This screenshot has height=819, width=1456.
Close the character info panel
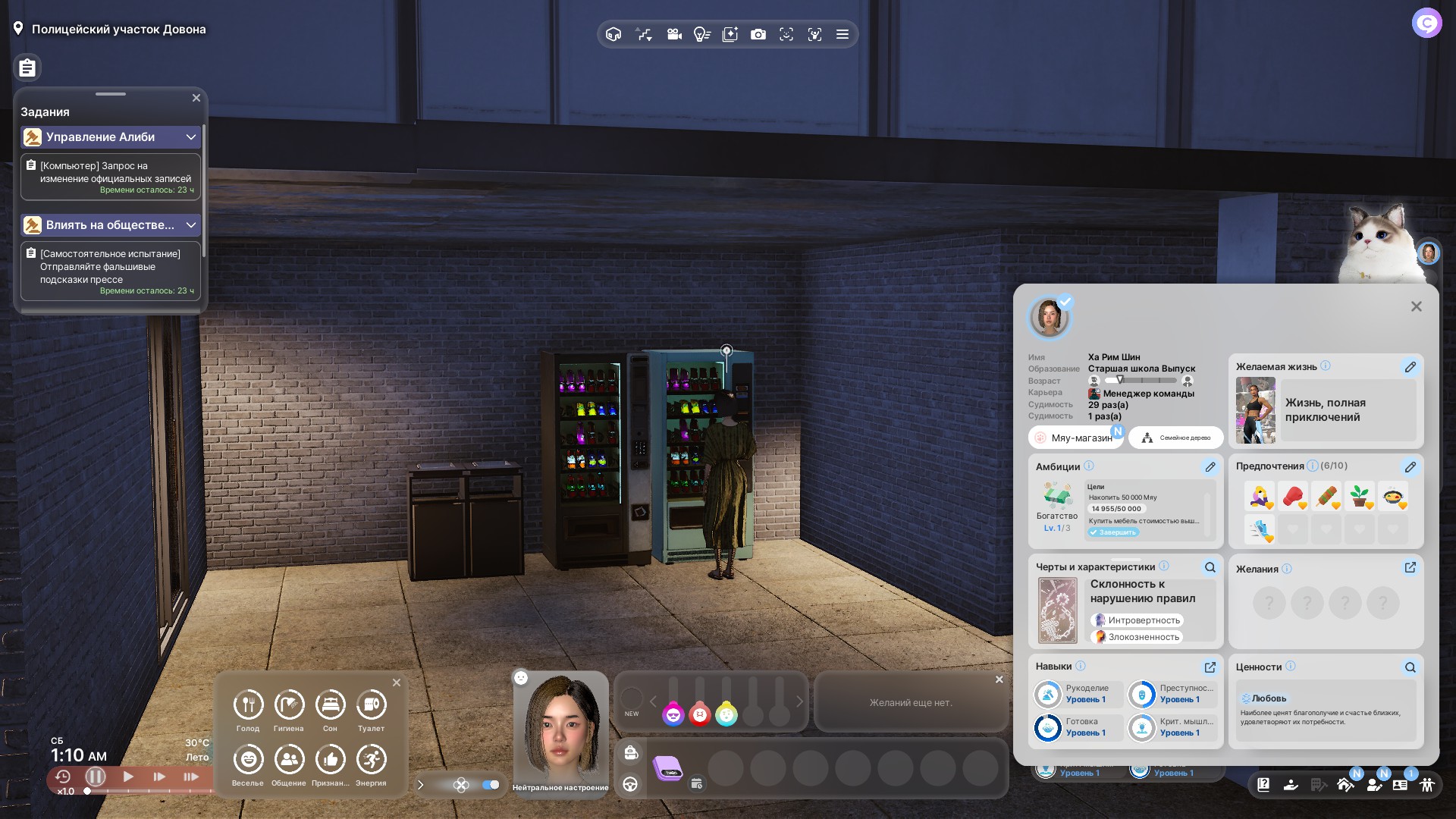[1416, 306]
